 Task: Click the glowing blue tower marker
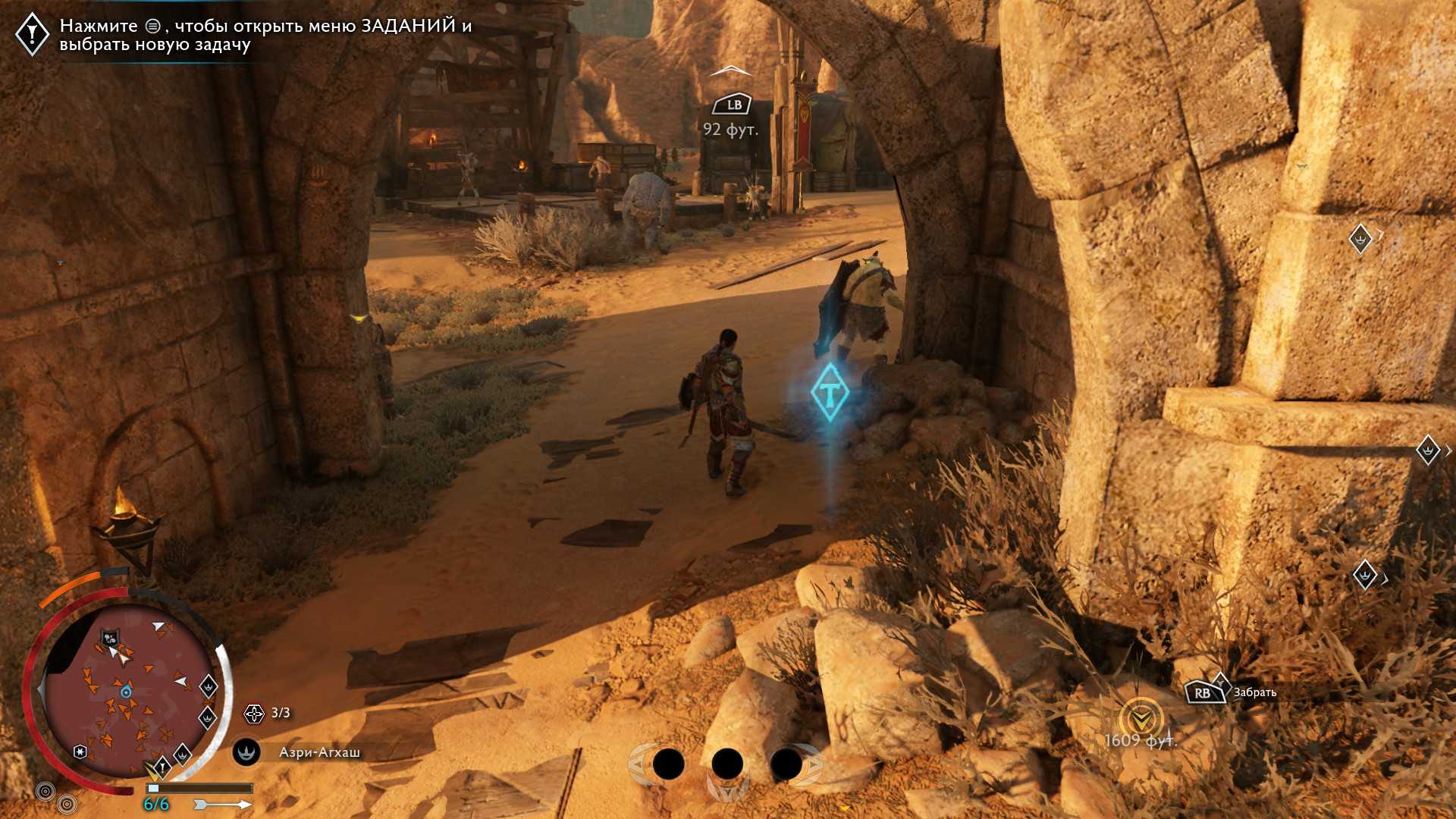830,392
